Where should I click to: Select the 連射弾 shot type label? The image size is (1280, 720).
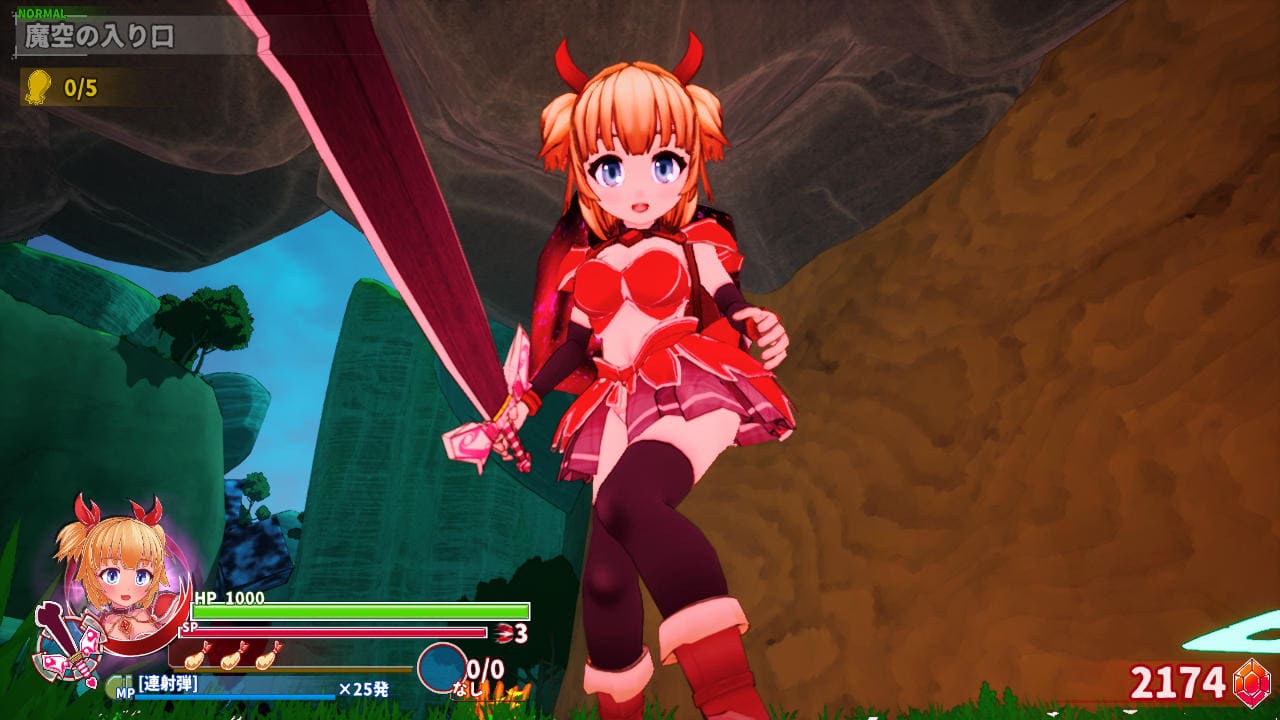click(167, 684)
